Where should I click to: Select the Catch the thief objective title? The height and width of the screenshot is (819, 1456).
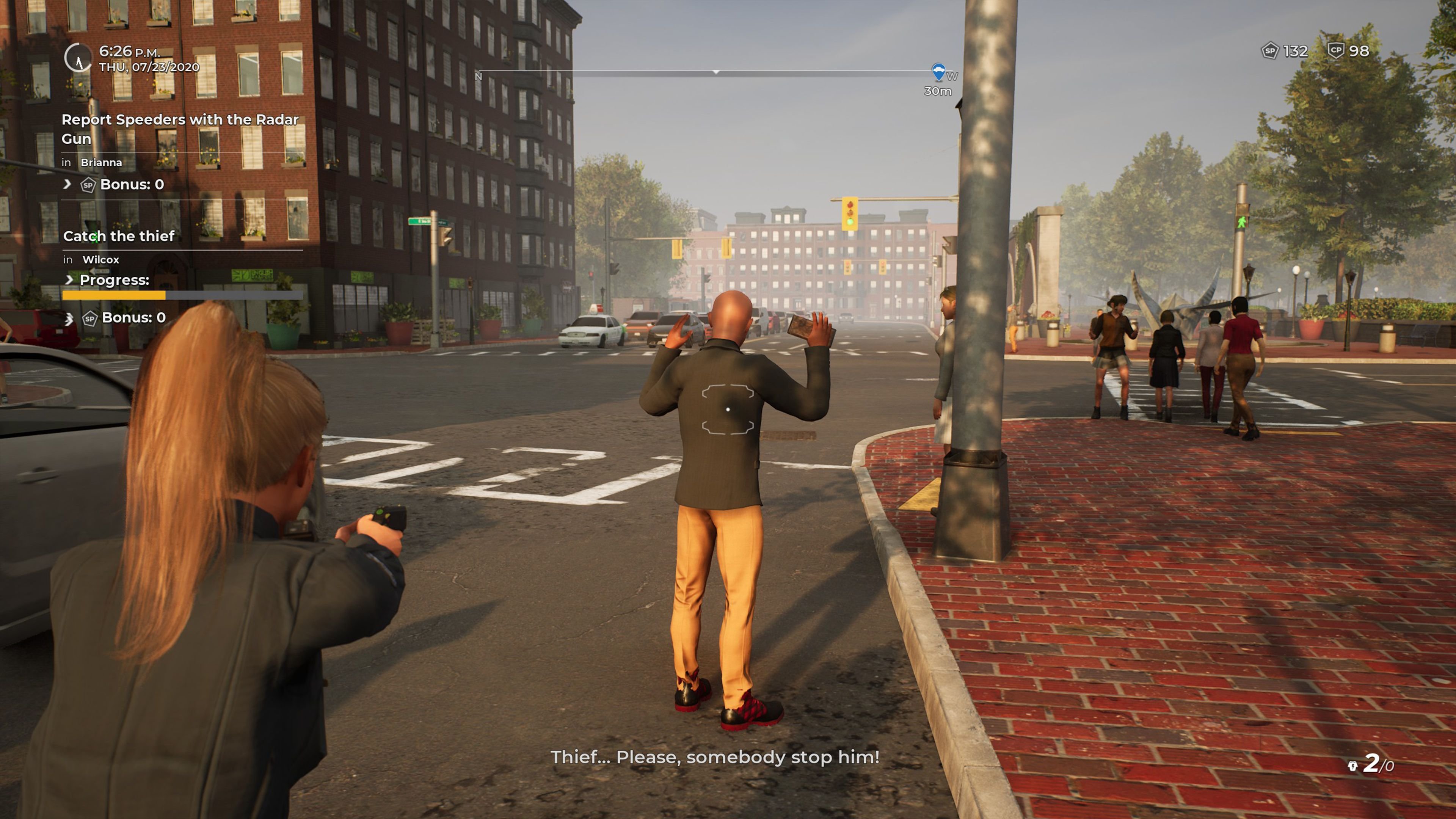[119, 236]
